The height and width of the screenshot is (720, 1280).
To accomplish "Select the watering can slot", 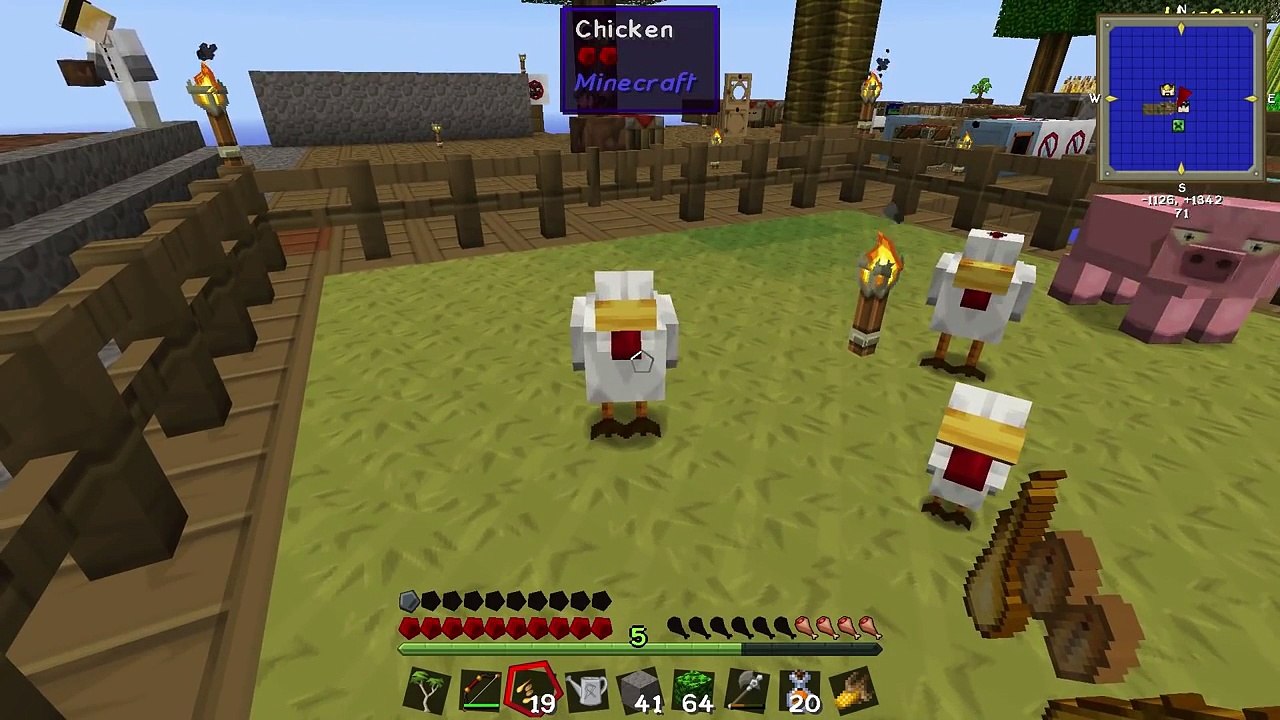I will point(588,690).
